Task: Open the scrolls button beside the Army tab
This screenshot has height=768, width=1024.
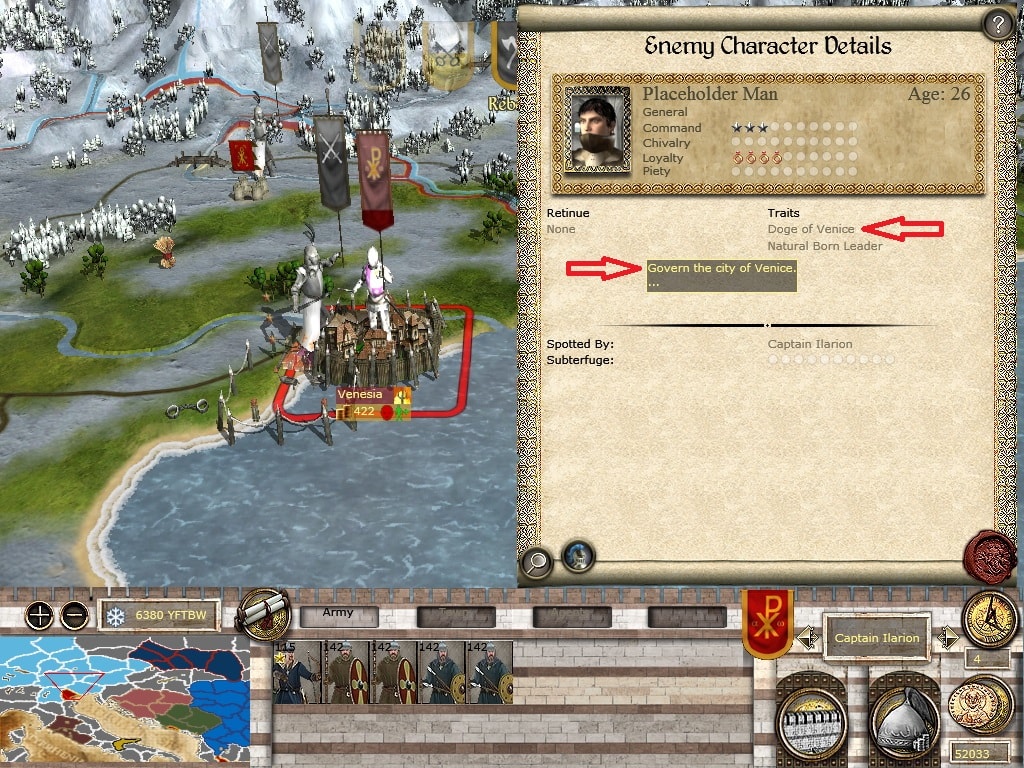Action: coord(261,616)
